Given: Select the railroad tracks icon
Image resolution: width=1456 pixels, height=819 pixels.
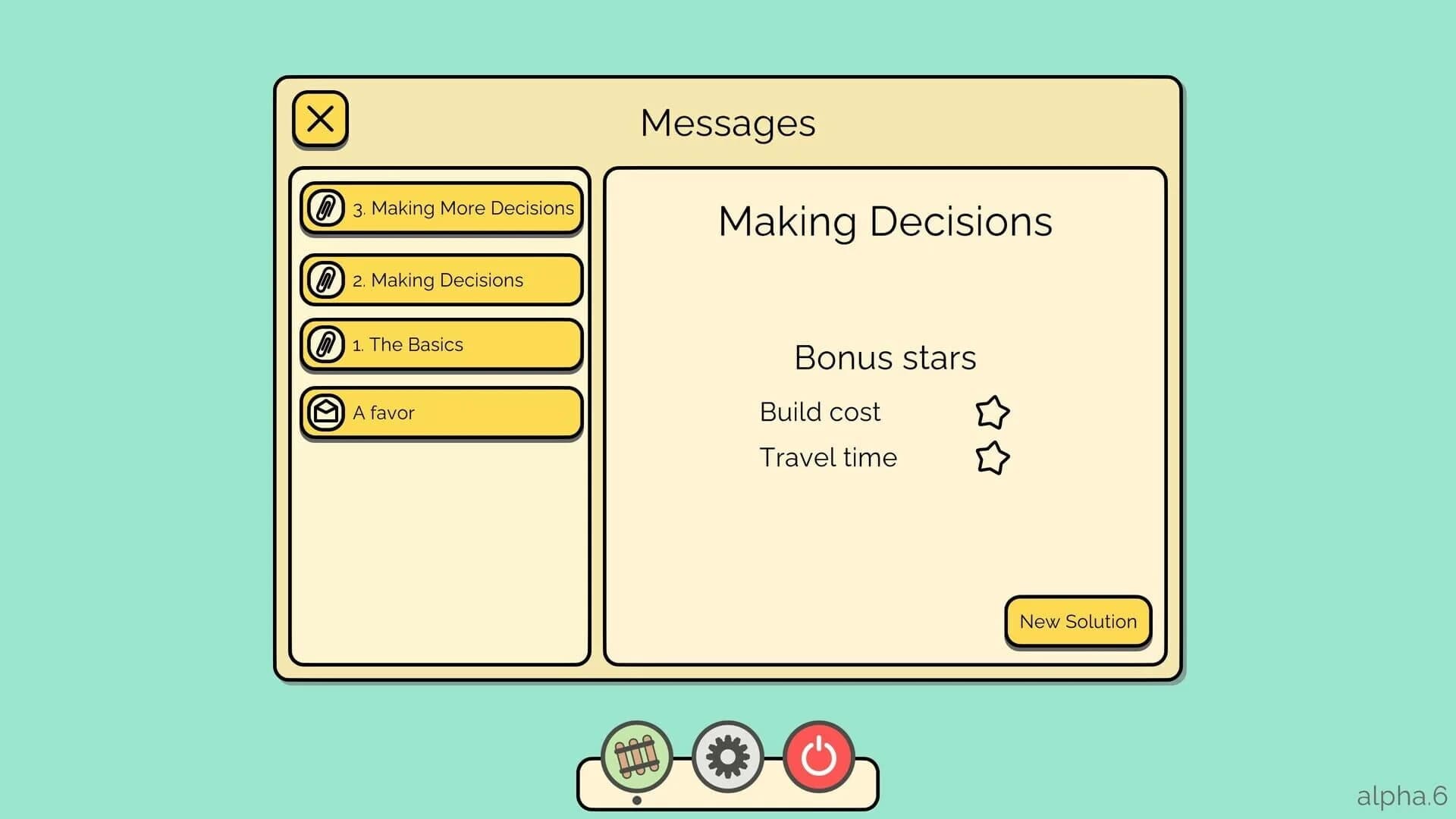Looking at the screenshot, I should [637, 756].
